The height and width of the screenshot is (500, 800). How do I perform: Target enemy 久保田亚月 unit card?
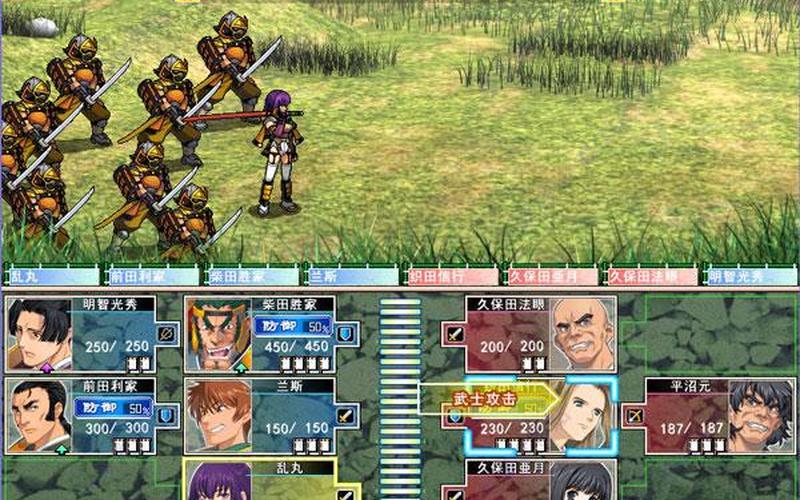coord(530,480)
